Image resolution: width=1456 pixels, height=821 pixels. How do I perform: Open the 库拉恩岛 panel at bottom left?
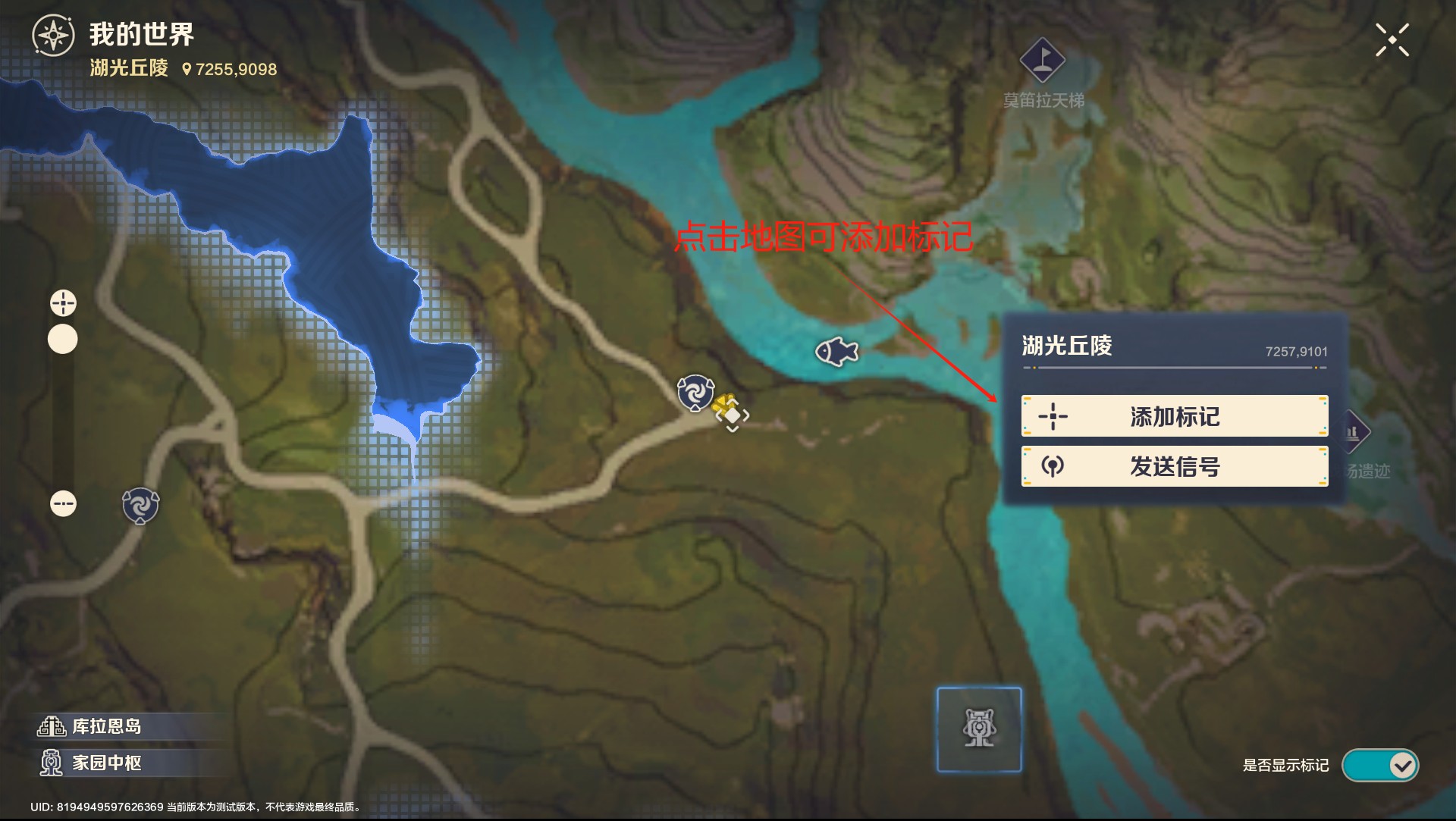[x=91, y=726]
